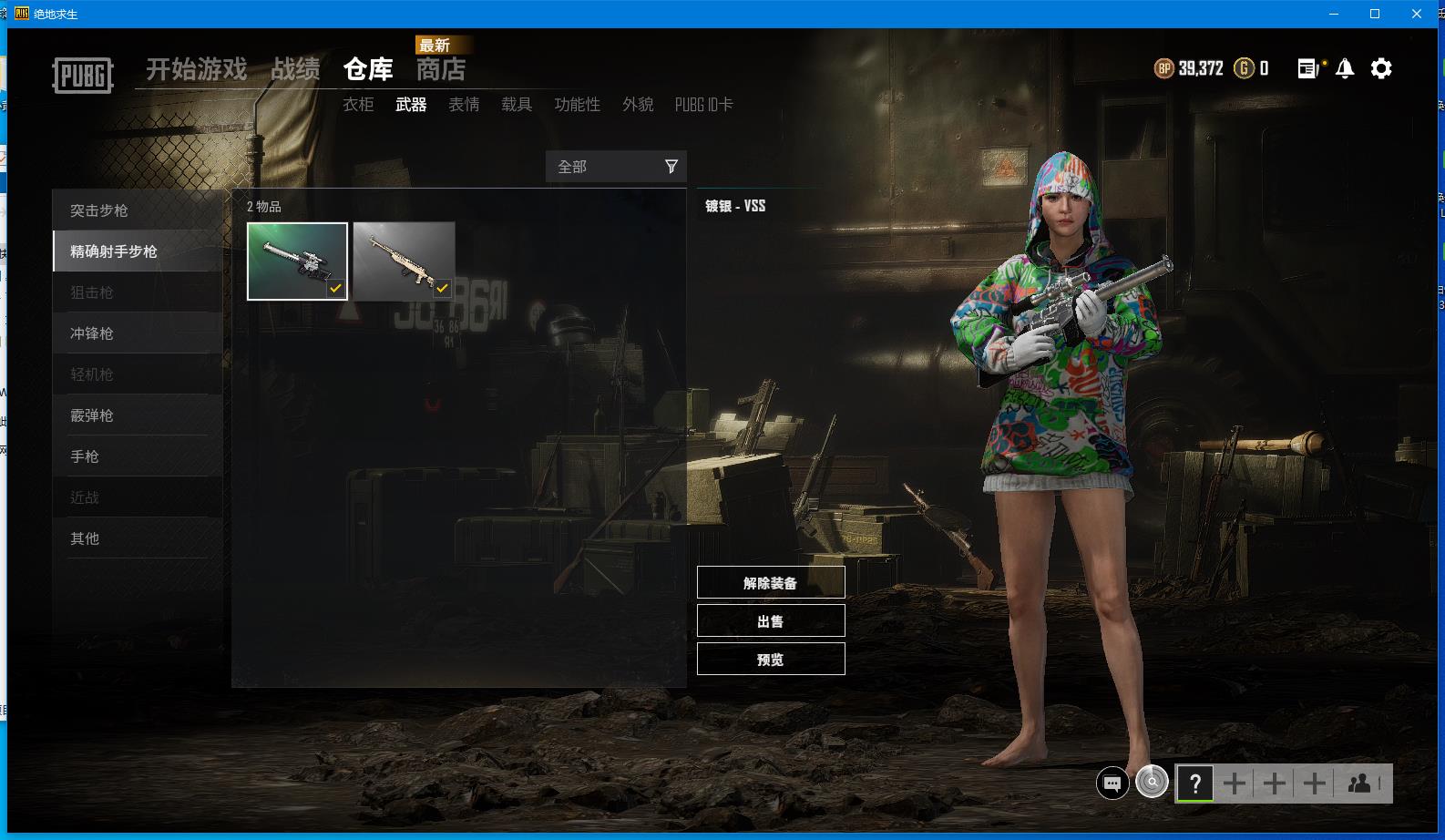Screen dimensions: 1445x840
Task: Preview the skin with 预览 button
Action: click(771, 660)
